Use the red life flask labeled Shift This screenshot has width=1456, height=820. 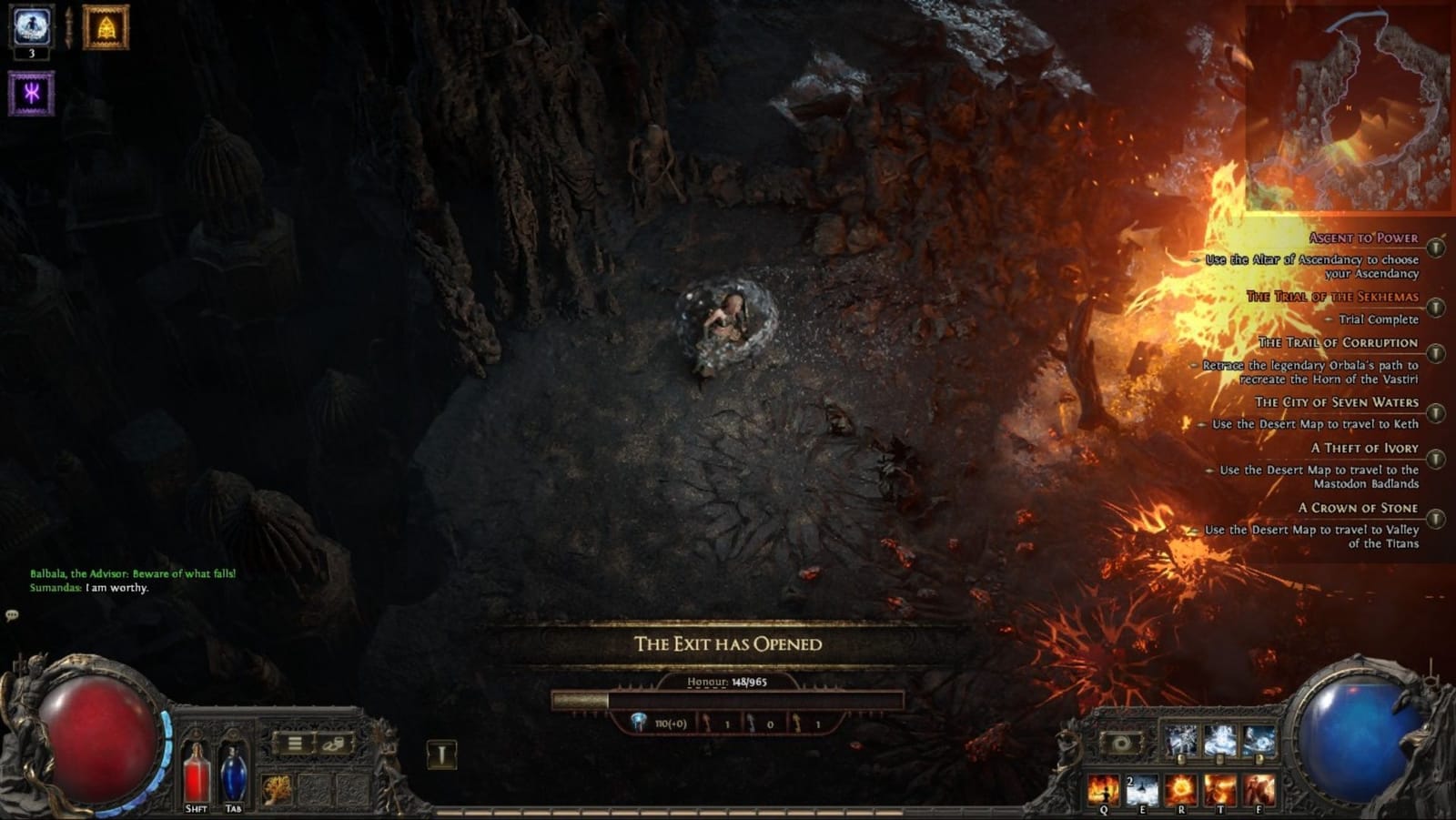197,773
